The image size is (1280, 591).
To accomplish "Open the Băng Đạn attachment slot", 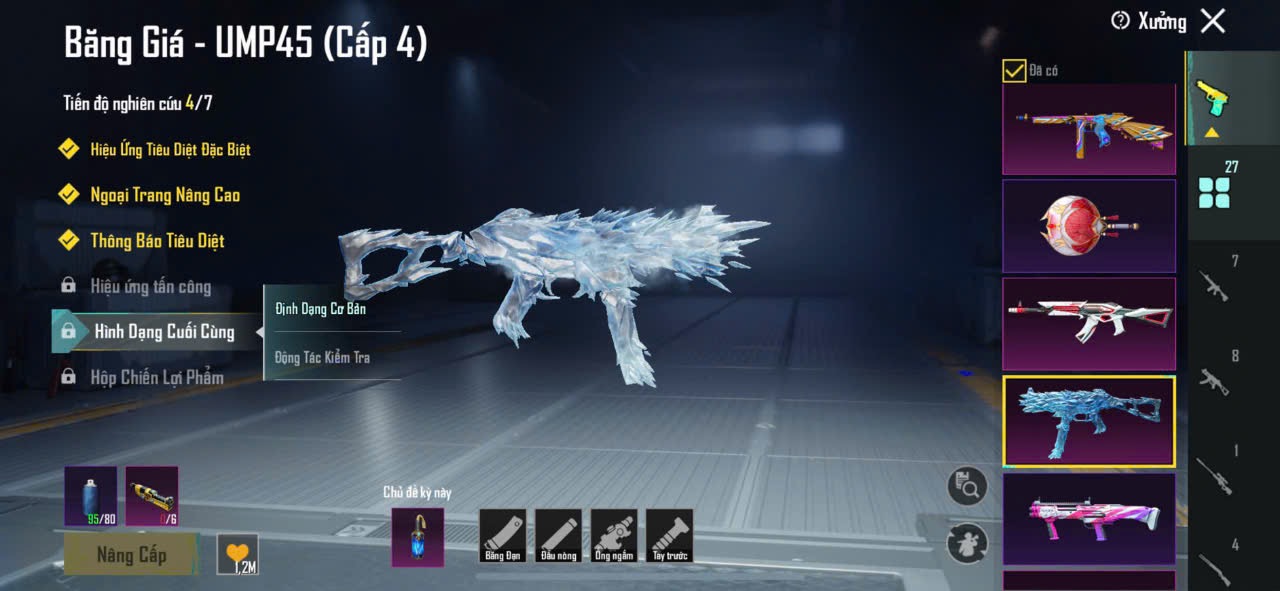I will (x=502, y=535).
